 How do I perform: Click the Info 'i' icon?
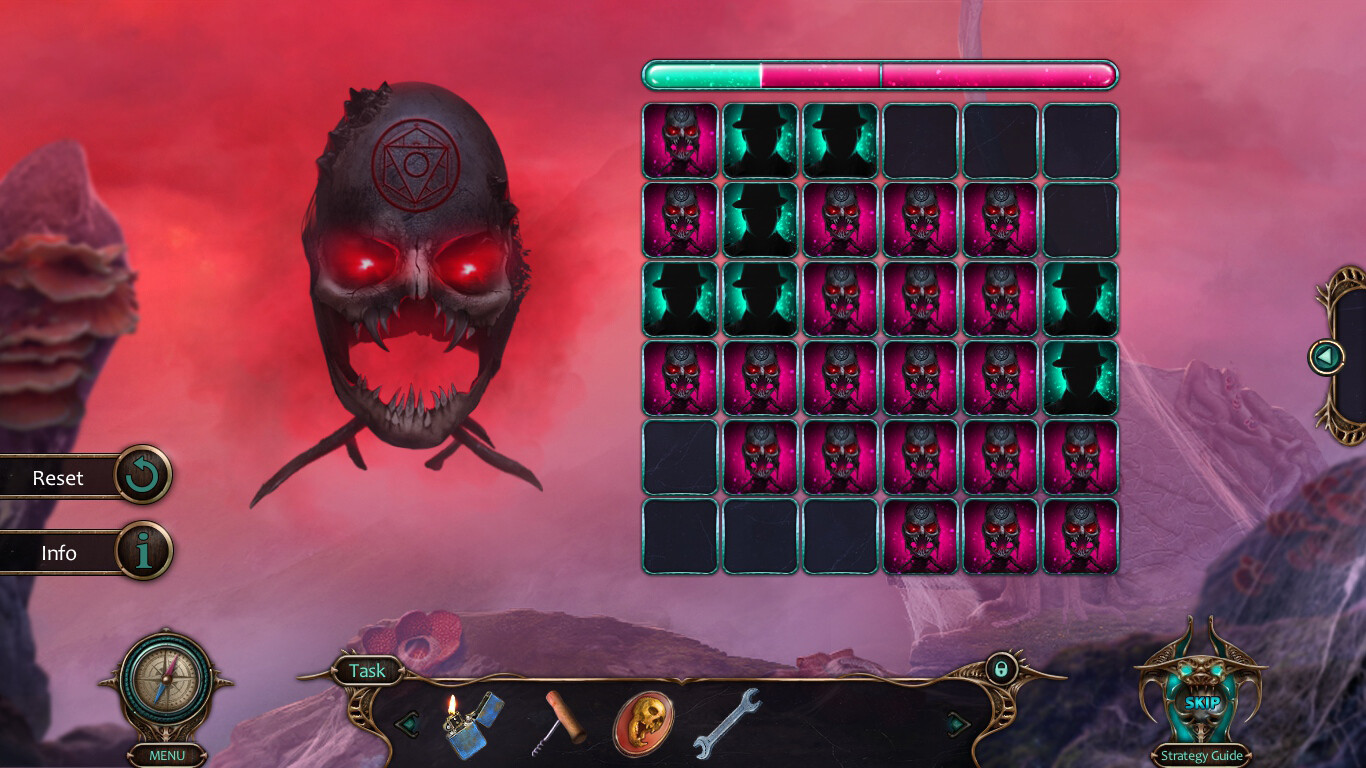[x=142, y=552]
